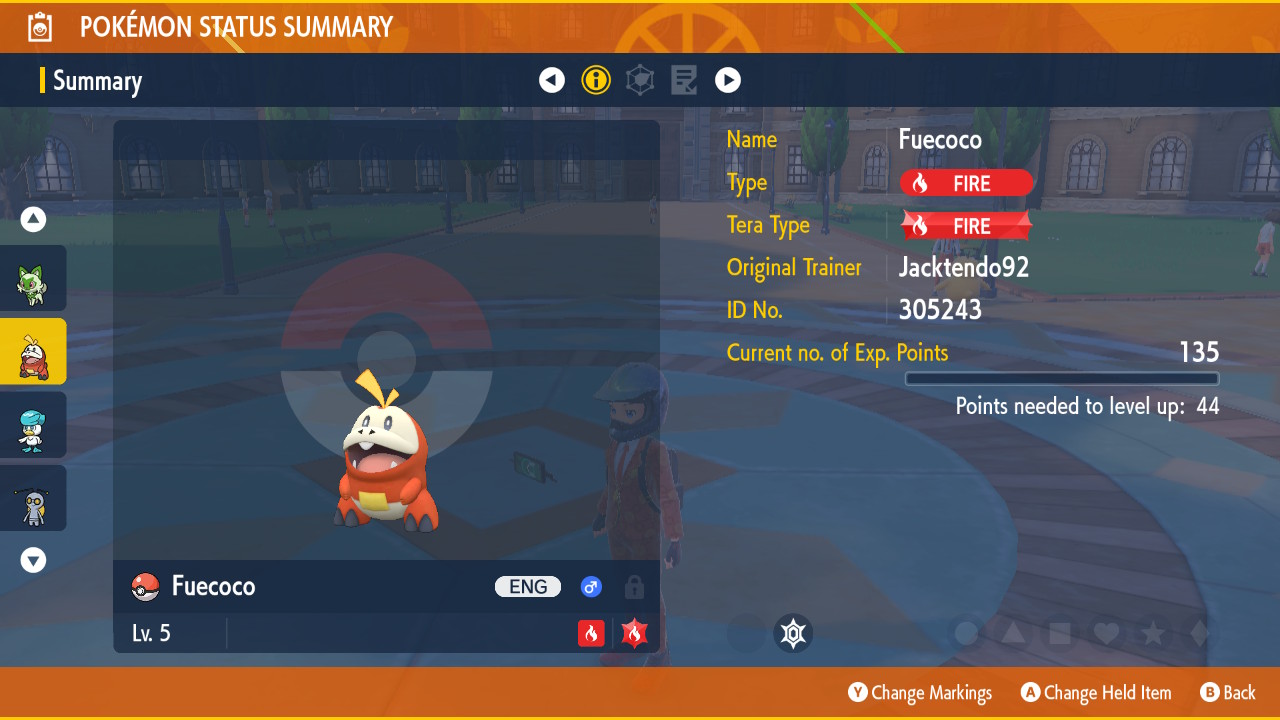1280x720 pixels.
Task: Select the info summary tab icon
Action: point(596,80)
